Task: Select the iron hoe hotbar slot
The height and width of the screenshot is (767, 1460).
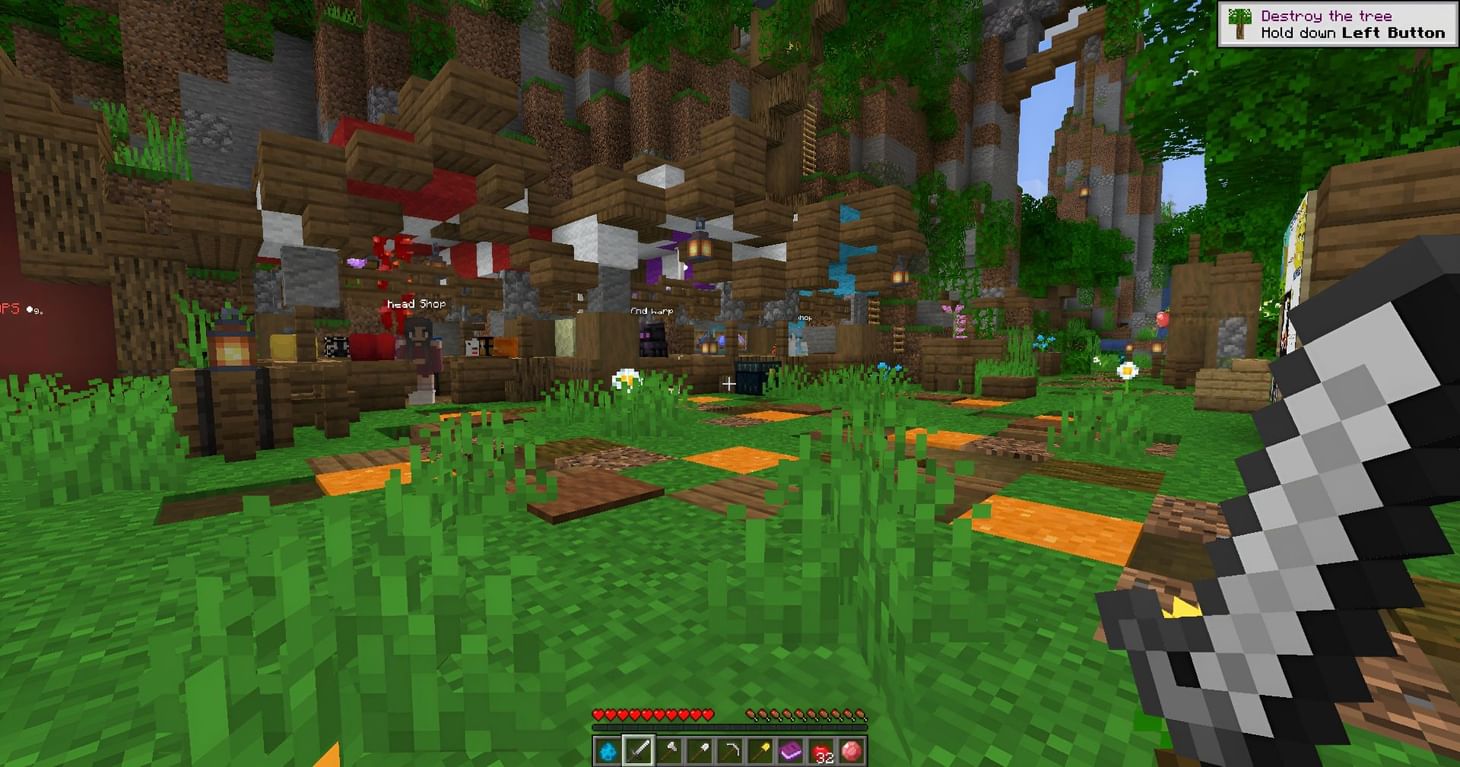Action: point(735,749)
